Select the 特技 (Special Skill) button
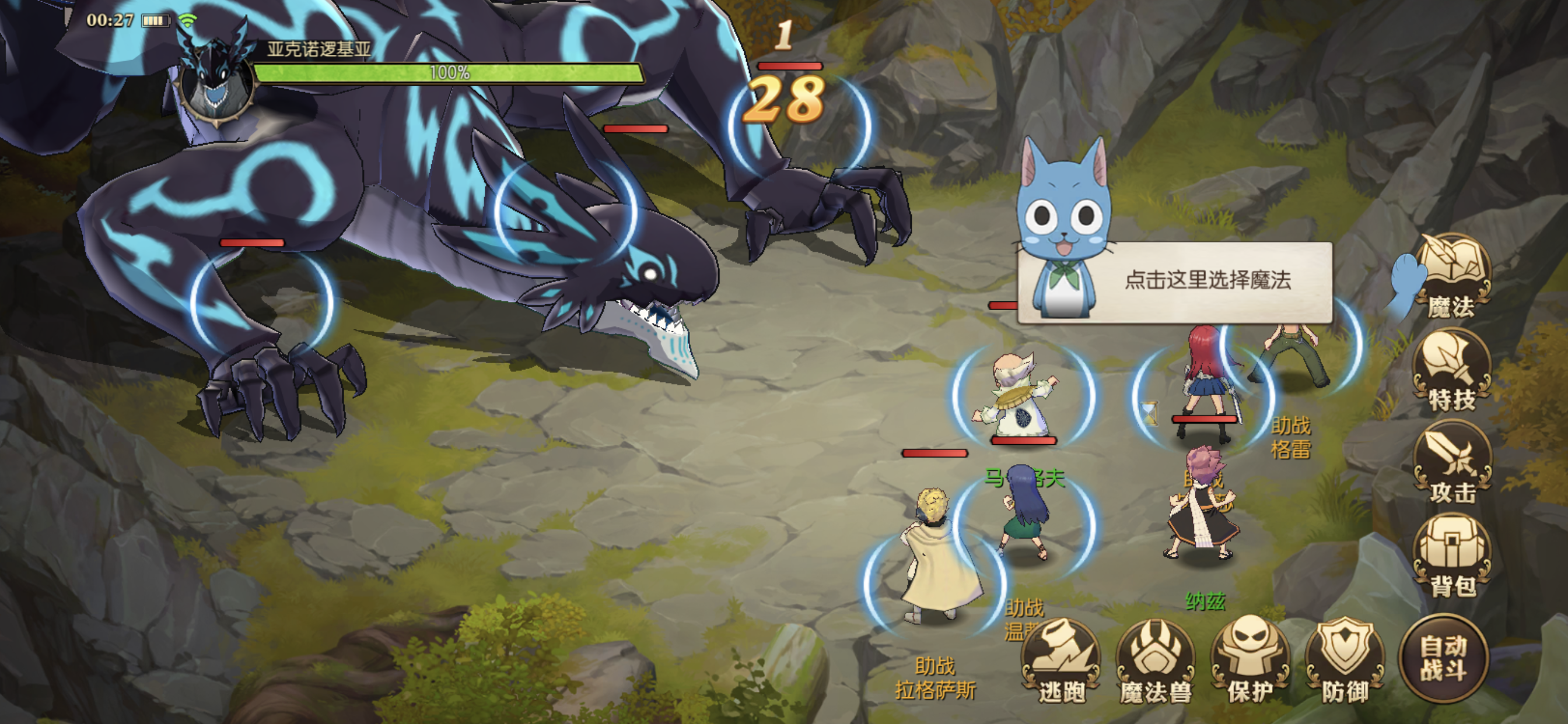The image size is (1568, 724). [1451, 370]
